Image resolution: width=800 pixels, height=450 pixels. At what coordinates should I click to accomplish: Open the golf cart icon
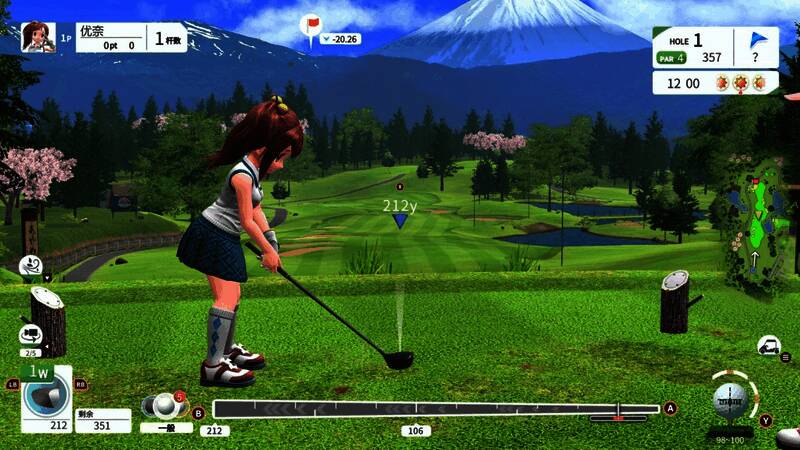tap(769, 346)
